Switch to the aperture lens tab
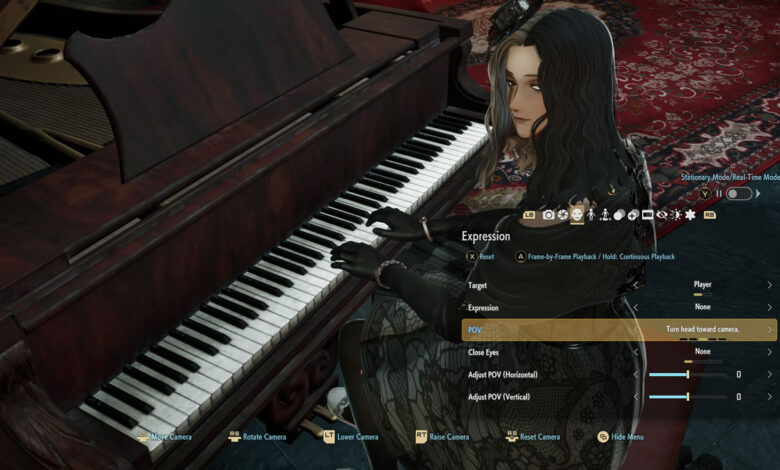Screen dimensions: 780x470 [x=563, y=214]
